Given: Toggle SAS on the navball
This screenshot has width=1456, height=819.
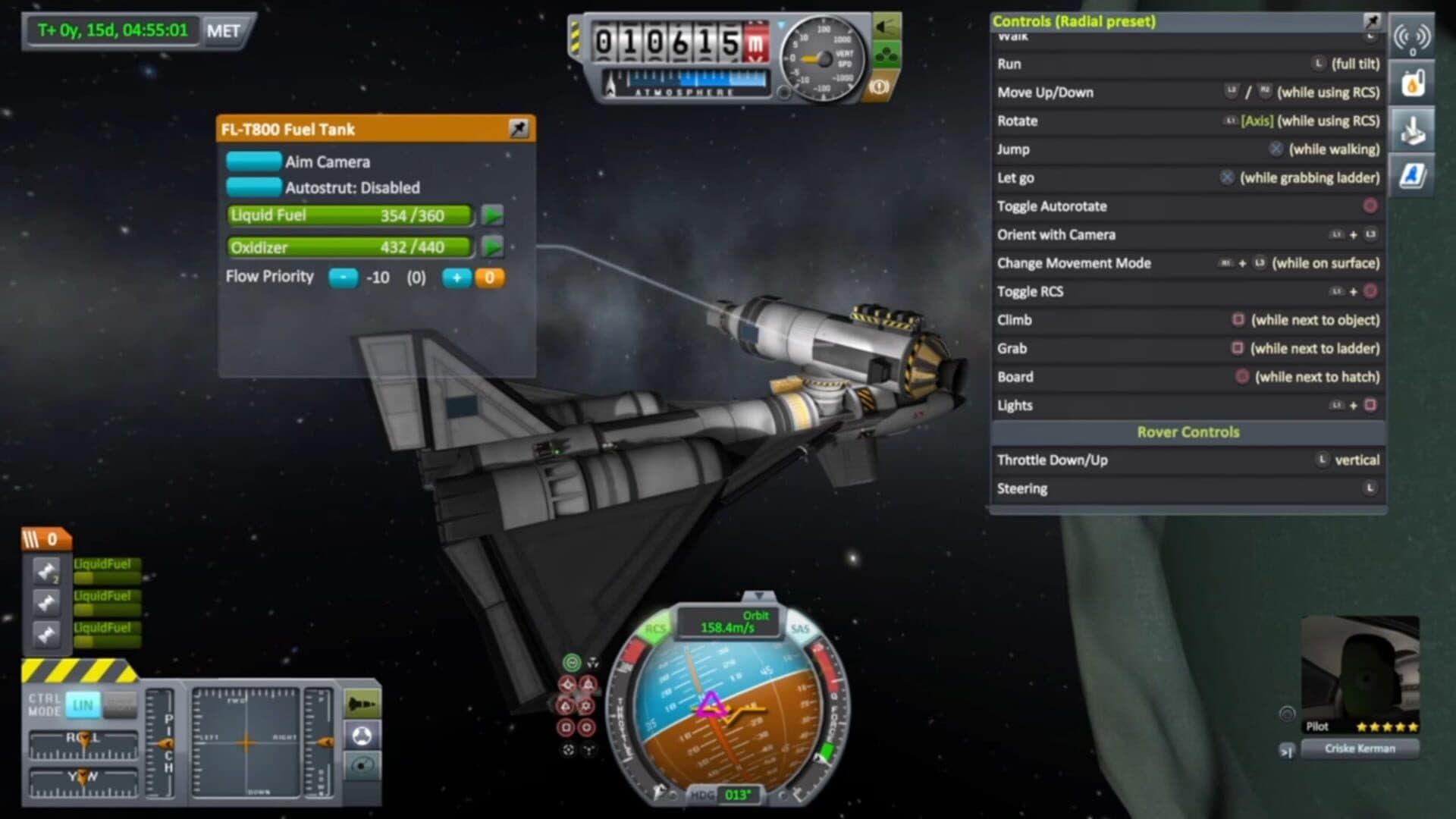Looking at the screenshot, I should coord(800,629).
